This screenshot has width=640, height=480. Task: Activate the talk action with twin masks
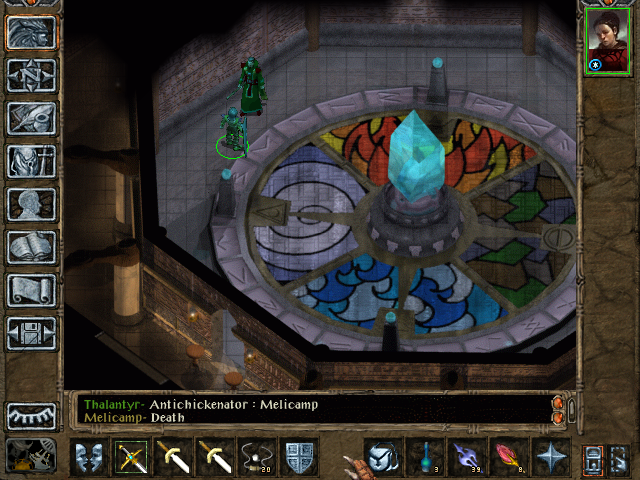click(88, 457)
